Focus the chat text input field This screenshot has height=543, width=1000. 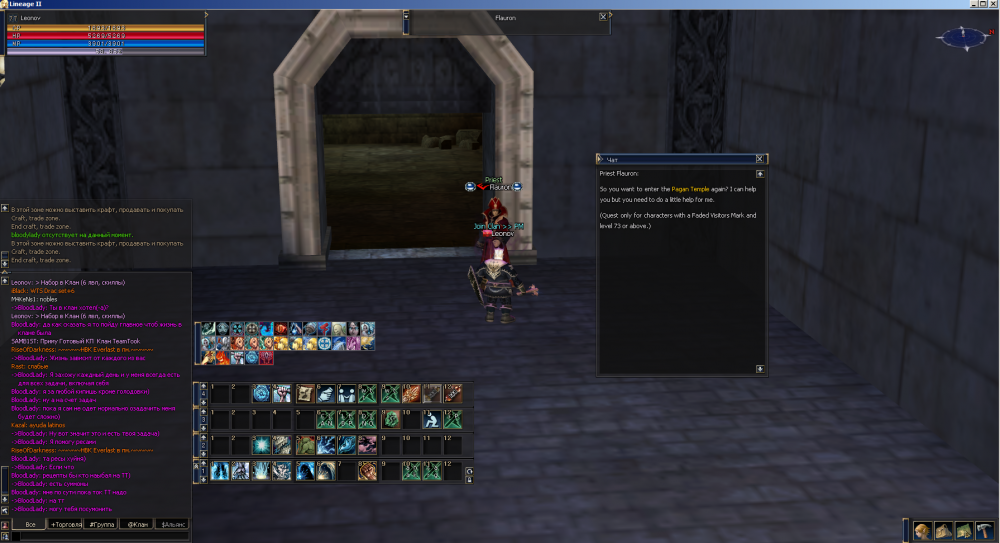click(x=100, y=537)
